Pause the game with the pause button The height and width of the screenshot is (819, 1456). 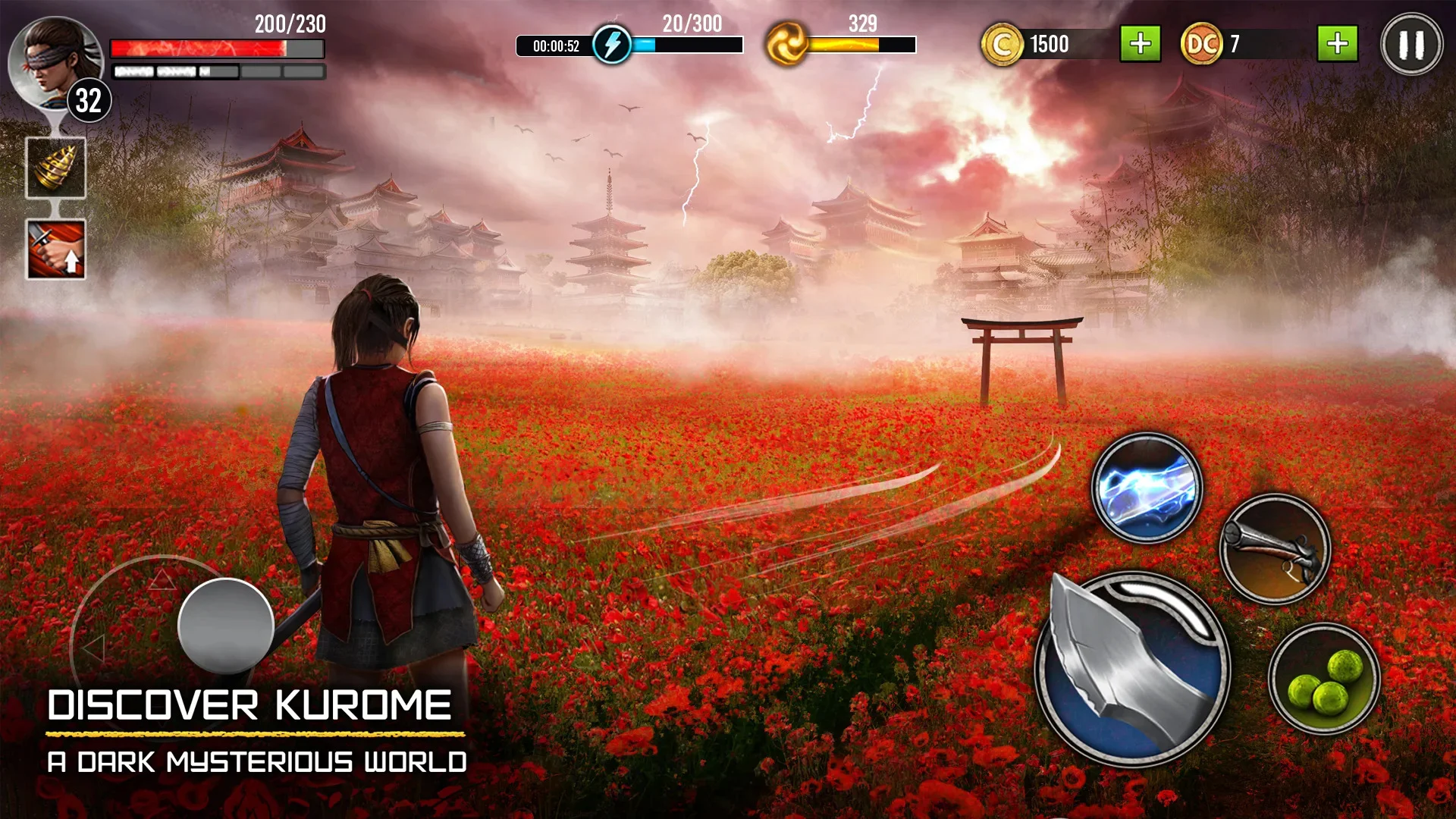pyautogui.click(x=1411, y=45)
